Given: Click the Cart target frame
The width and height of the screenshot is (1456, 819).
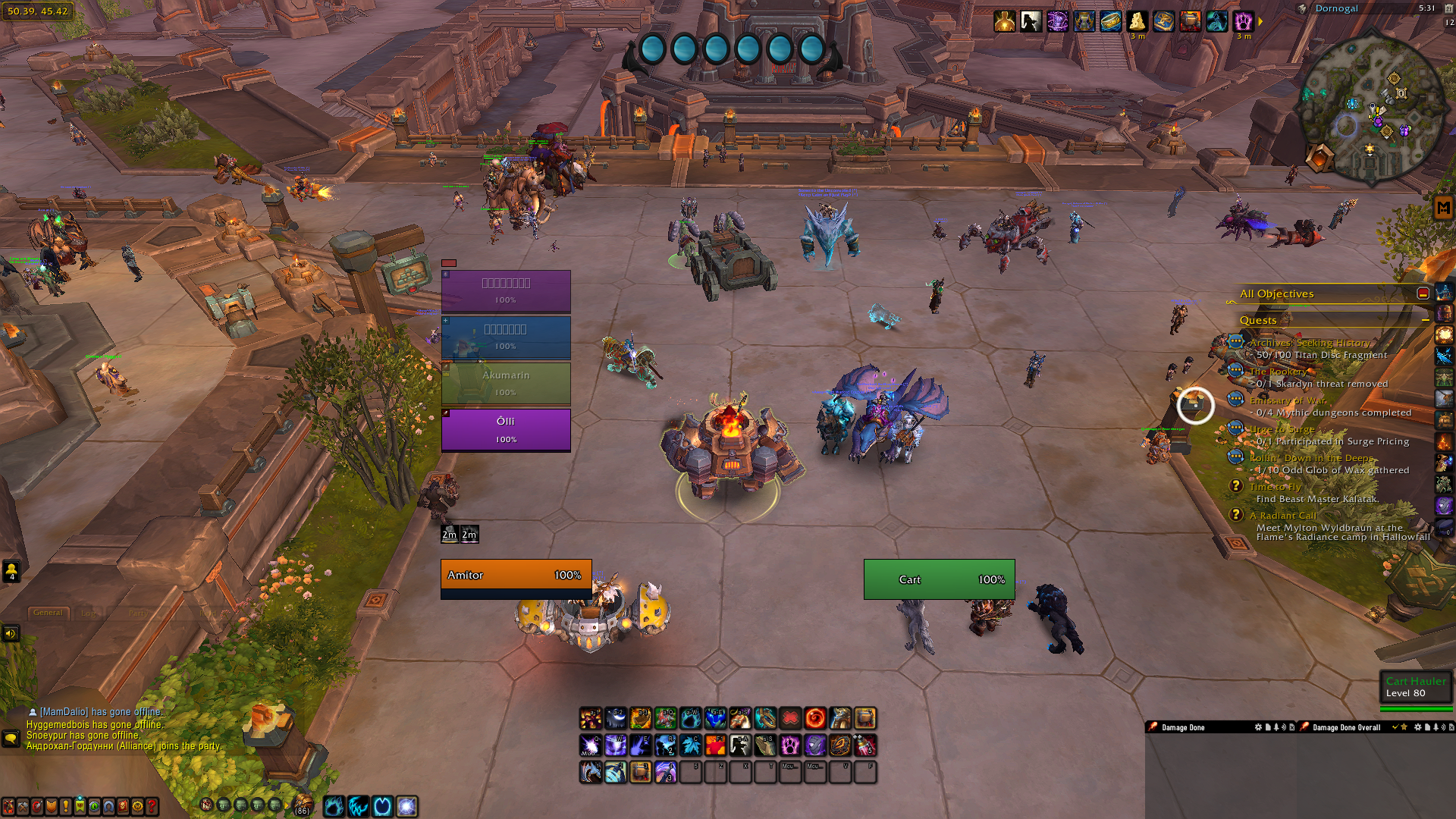Looking at the screenshot, I should pyautogui.click(x=939, y=579).
